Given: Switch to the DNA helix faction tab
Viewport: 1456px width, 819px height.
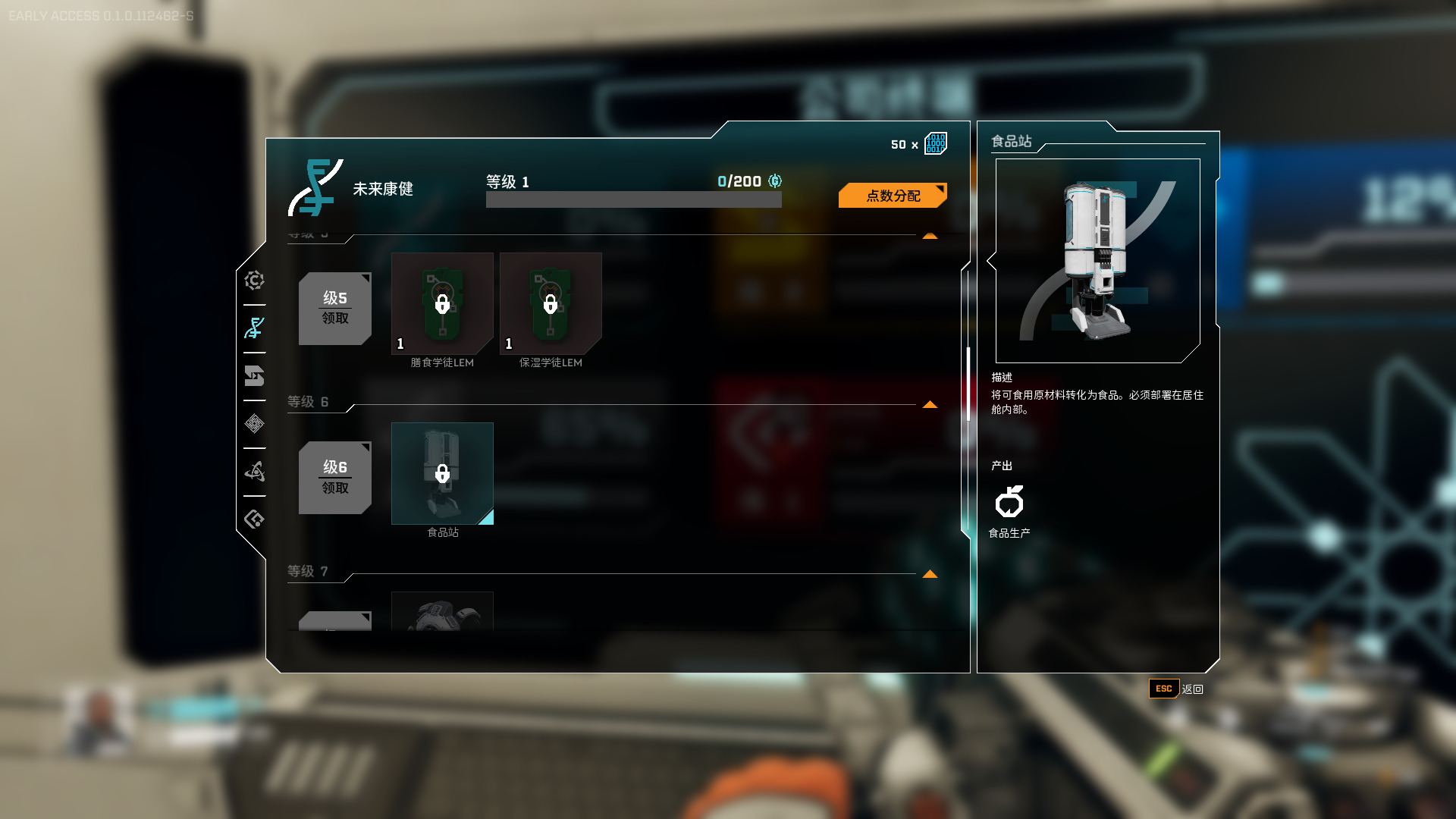Looking at the screenshot, I should pyautogui.click(x=254, y=328).
